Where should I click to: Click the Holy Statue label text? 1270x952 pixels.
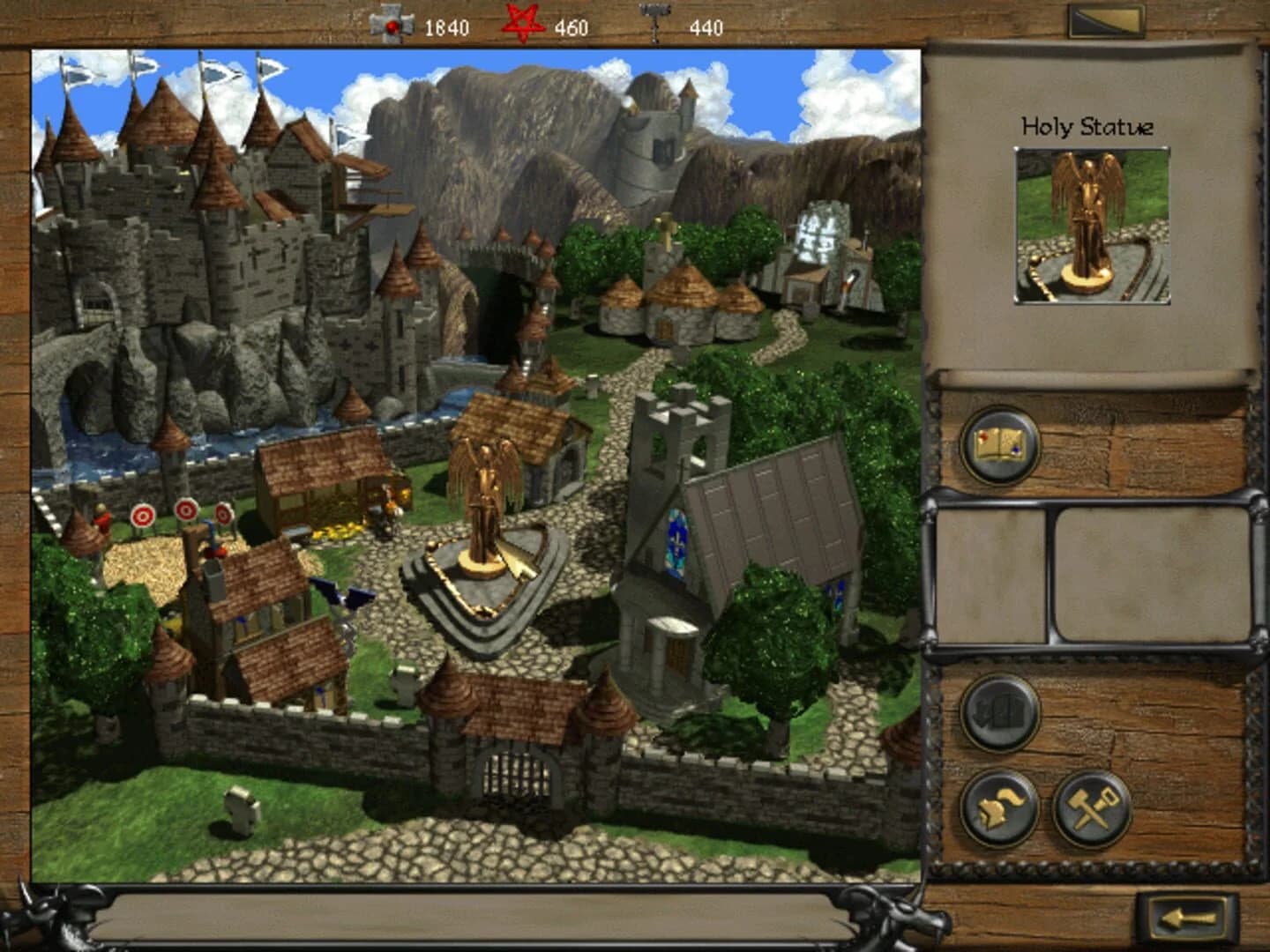click(1087, 125)
